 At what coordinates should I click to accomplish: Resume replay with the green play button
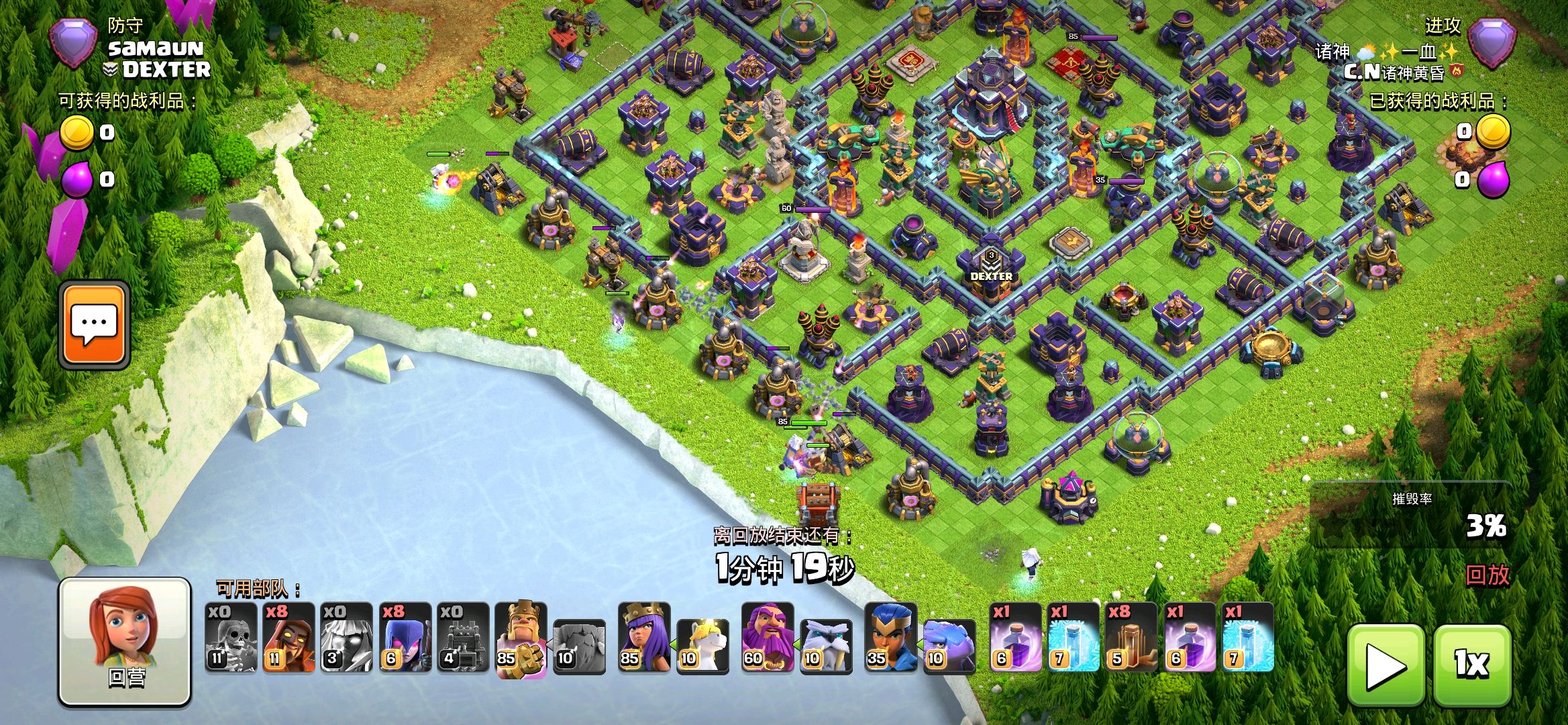(x=1385, y=665)
